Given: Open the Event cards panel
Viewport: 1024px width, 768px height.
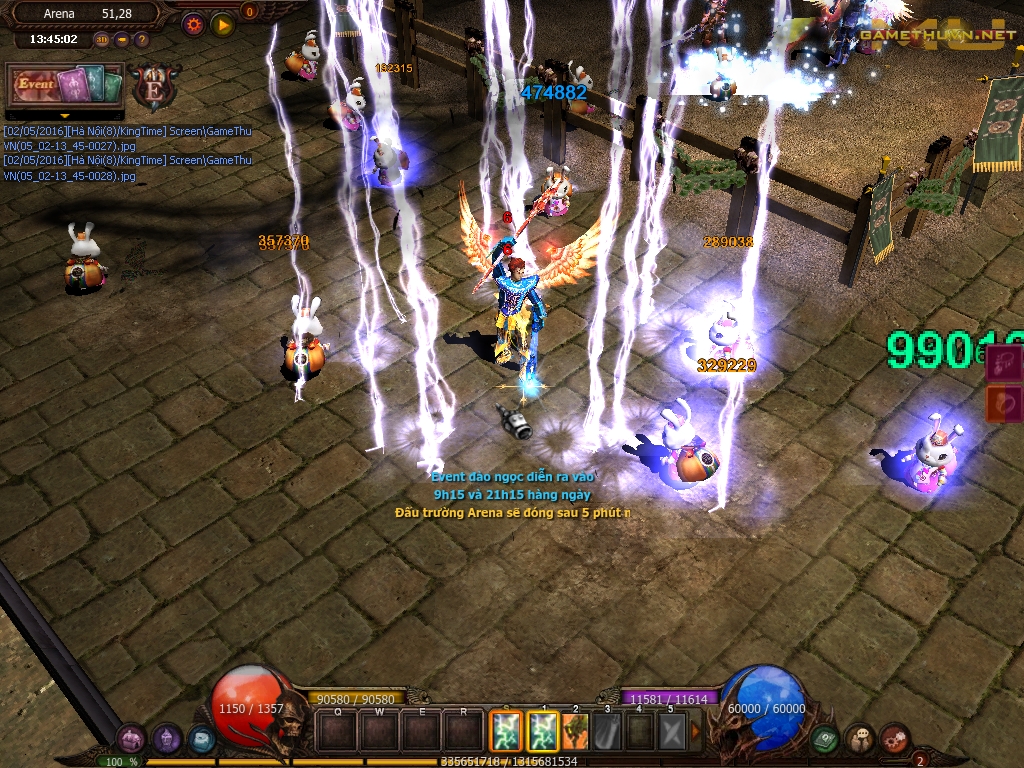Looking at the screenshot, I should pyautogui.click(x=65, y=85).
